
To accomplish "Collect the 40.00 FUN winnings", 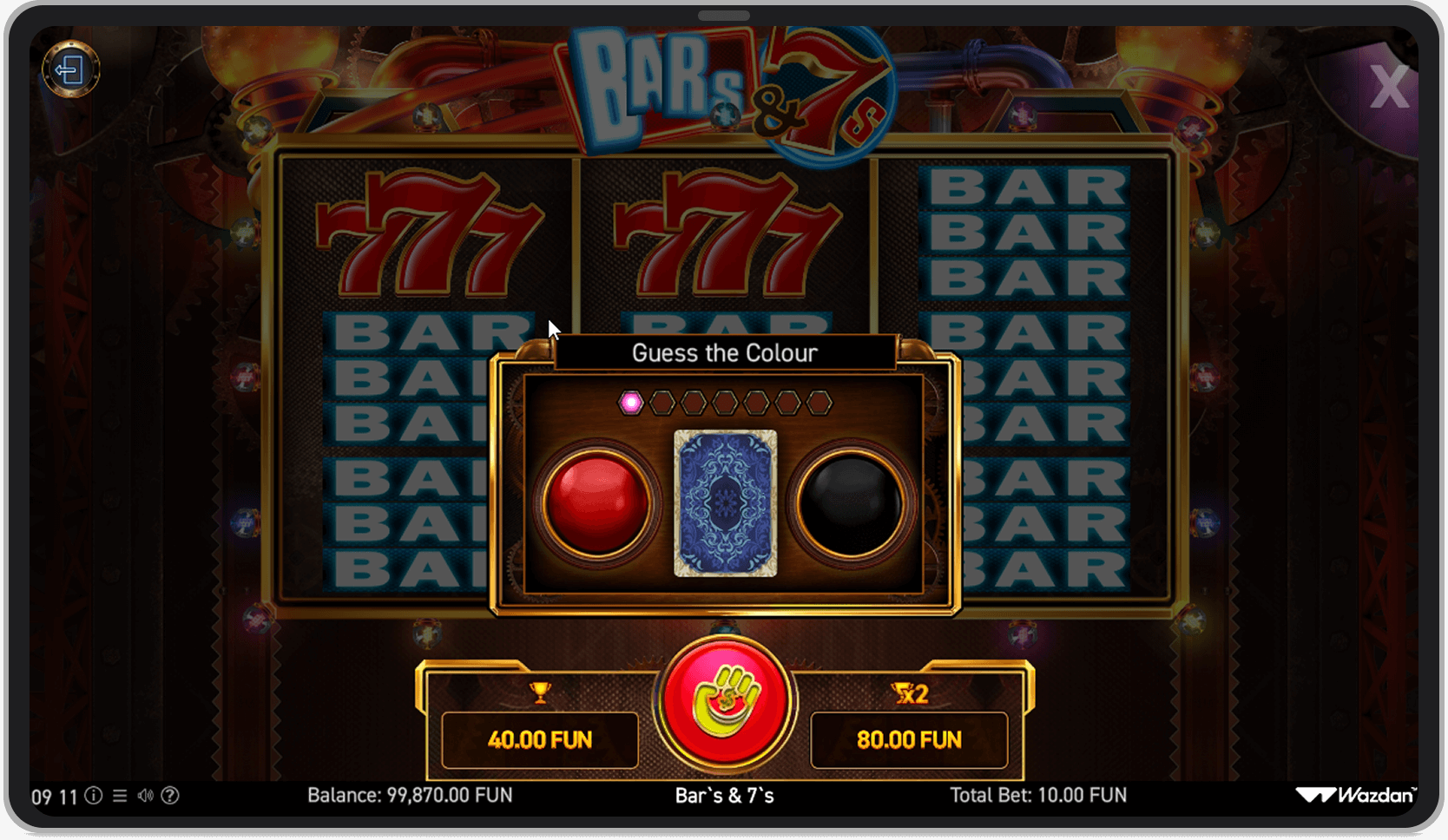I will 540,740.
